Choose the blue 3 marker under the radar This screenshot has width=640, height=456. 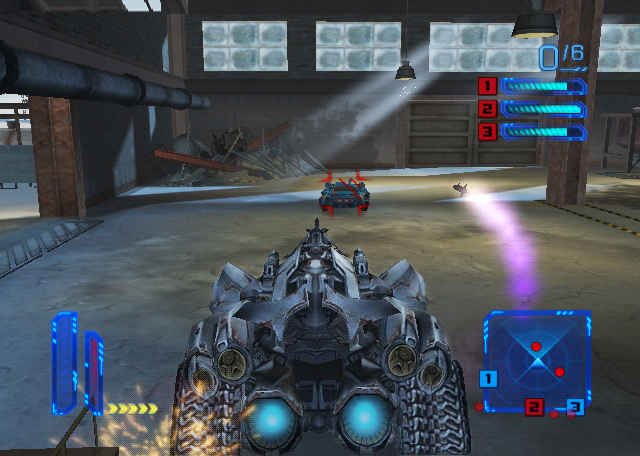574,406
